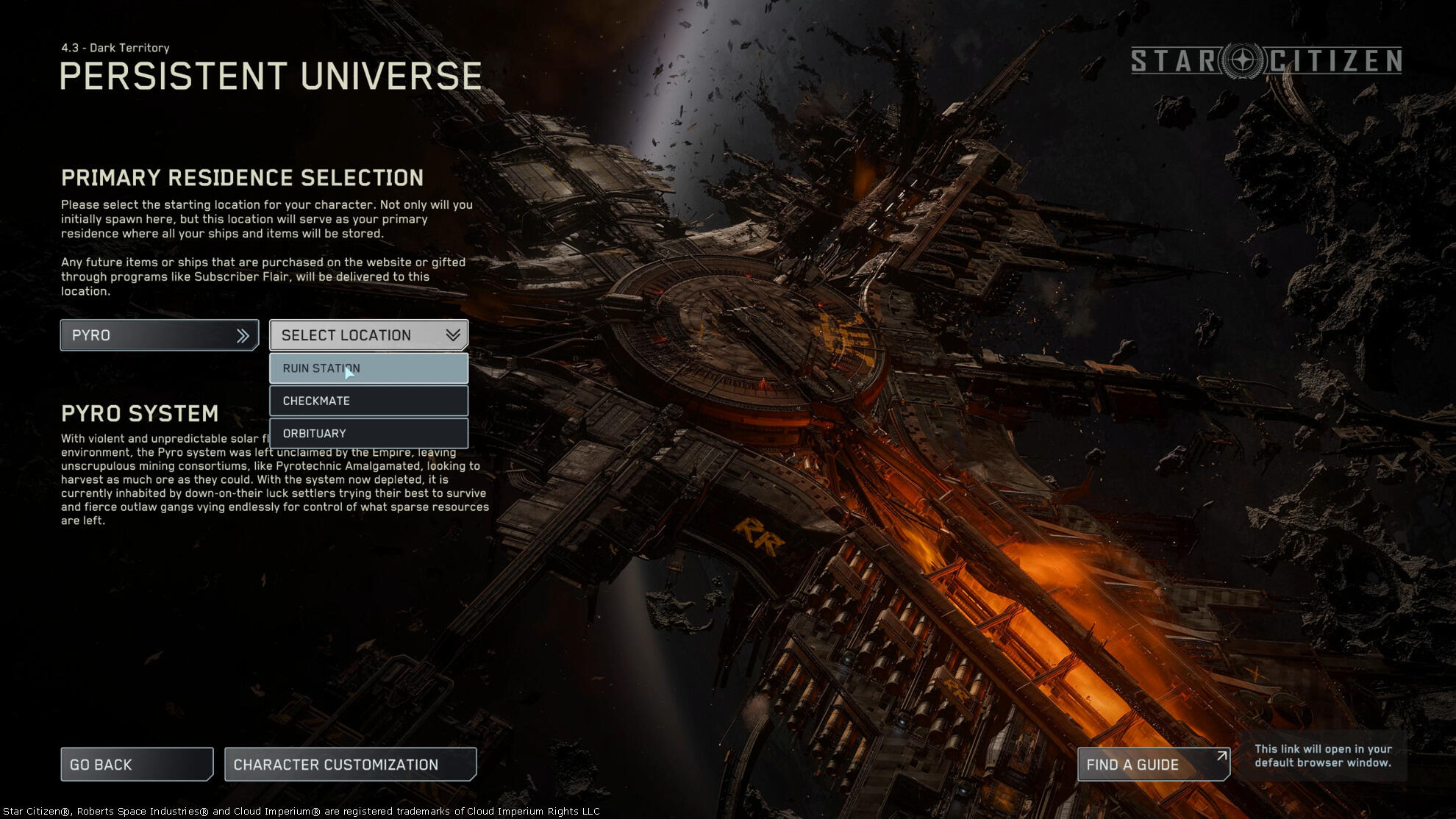Pick Orbituary as primary residence
Screen dimensions: 1456x819
(x=368, y=433)
